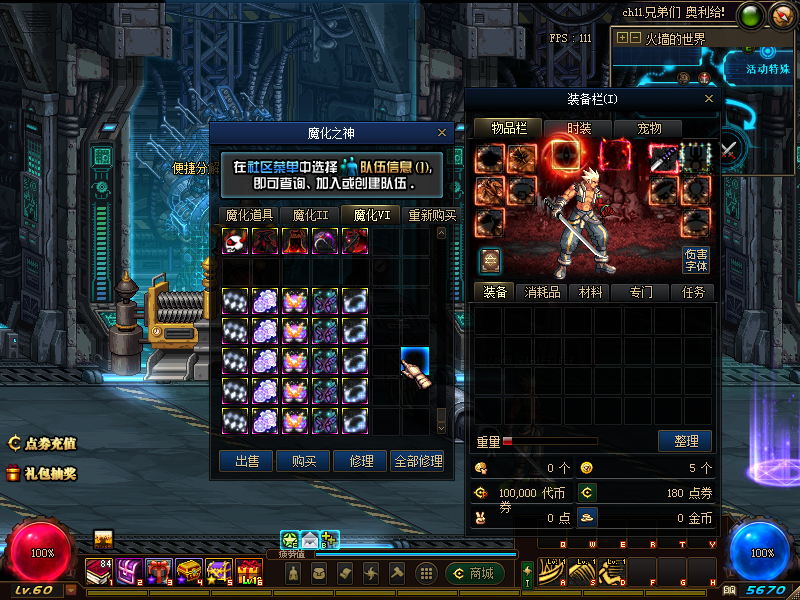
Task: Open the 专门 special items tab
Action: click(x=642, y=292)
